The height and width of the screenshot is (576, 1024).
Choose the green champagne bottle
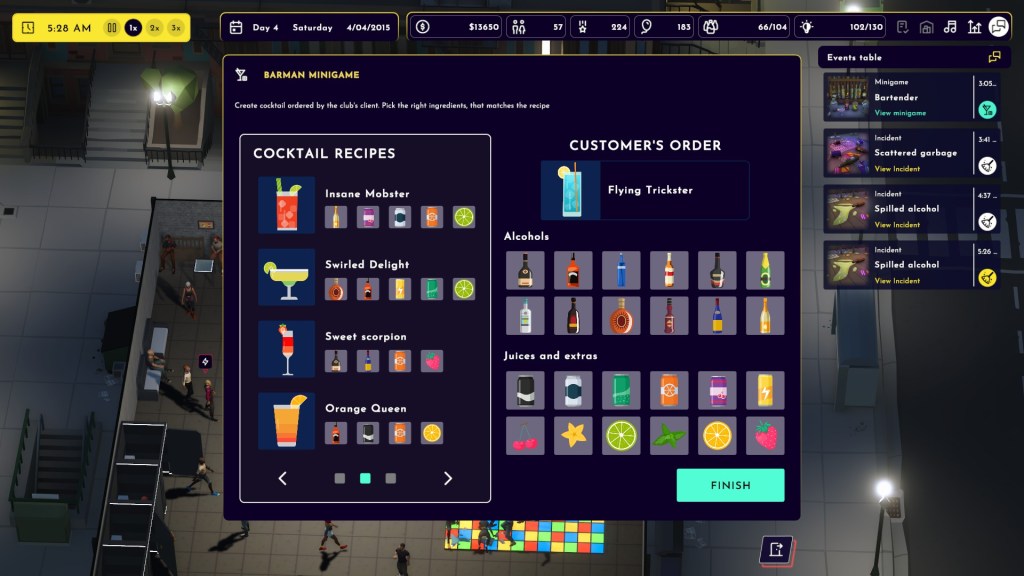(765, 270)
